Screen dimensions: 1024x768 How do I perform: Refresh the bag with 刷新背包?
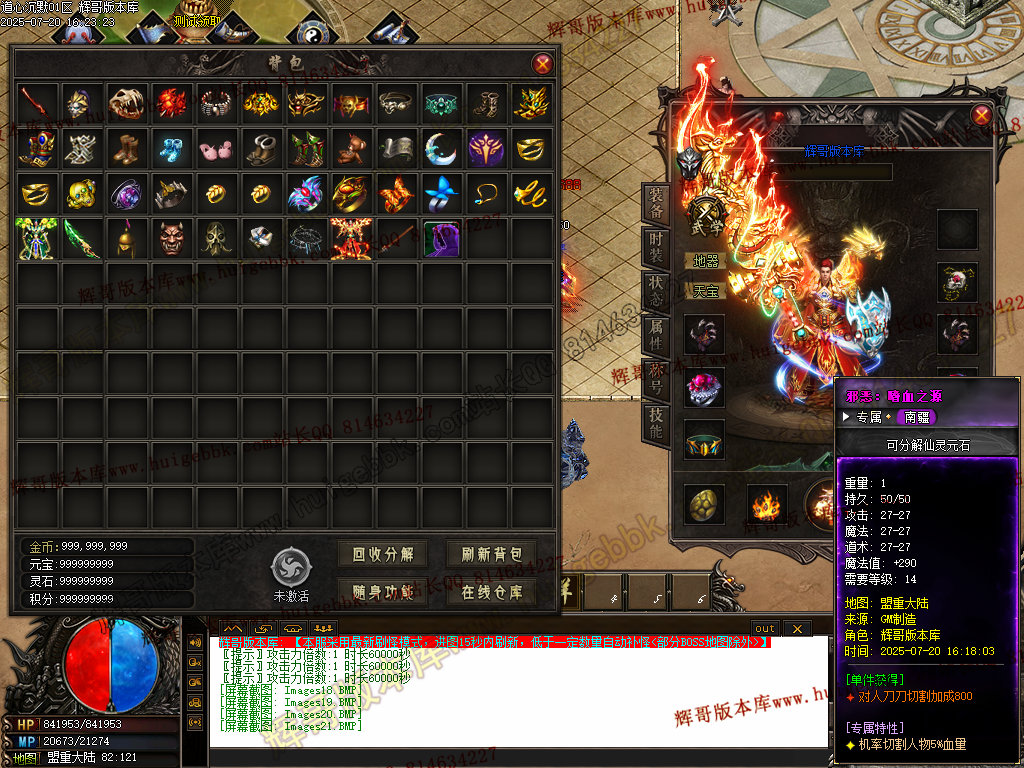(x=492, y=554)
